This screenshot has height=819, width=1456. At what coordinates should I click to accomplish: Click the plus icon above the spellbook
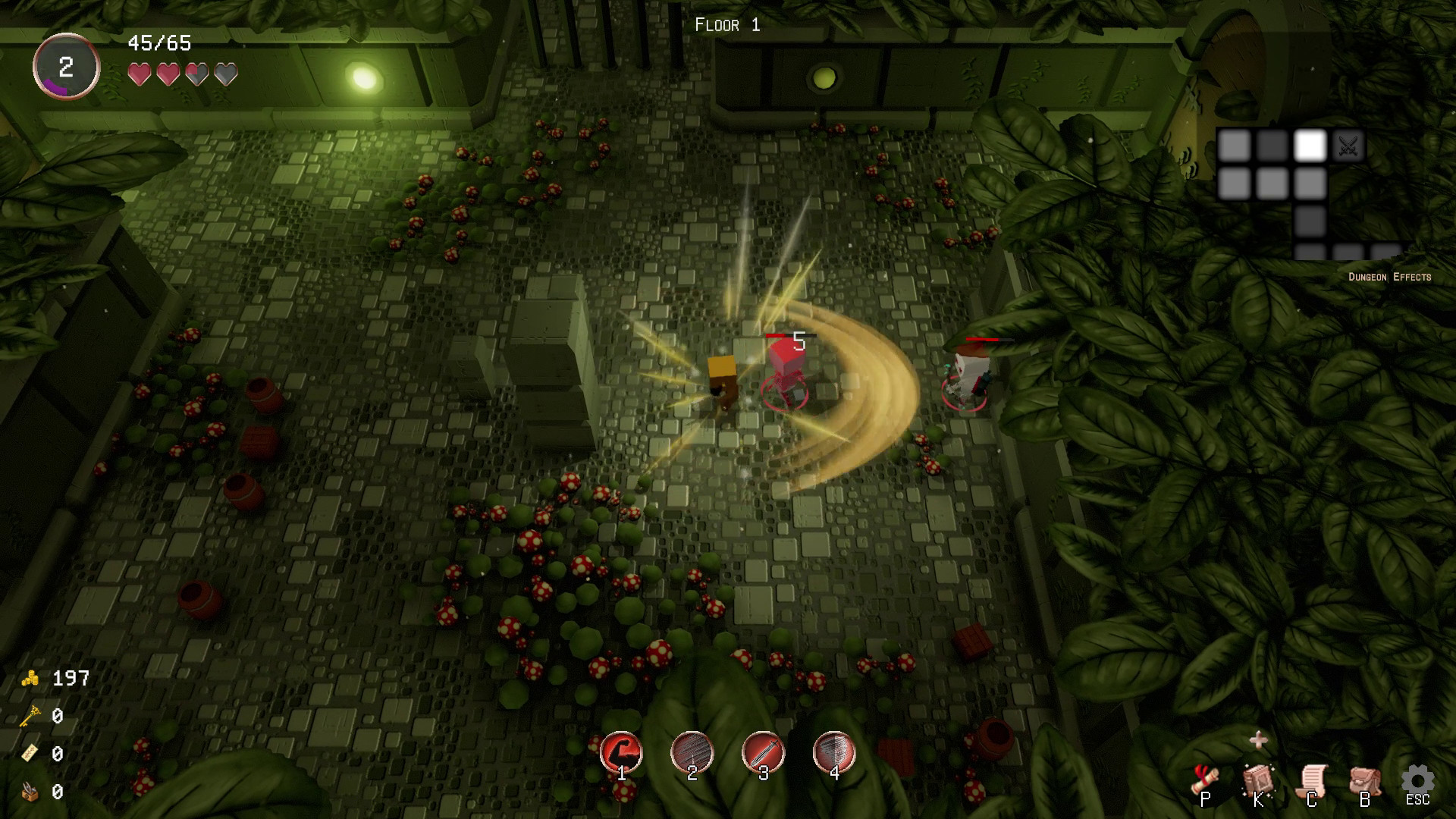(1259, 739)
